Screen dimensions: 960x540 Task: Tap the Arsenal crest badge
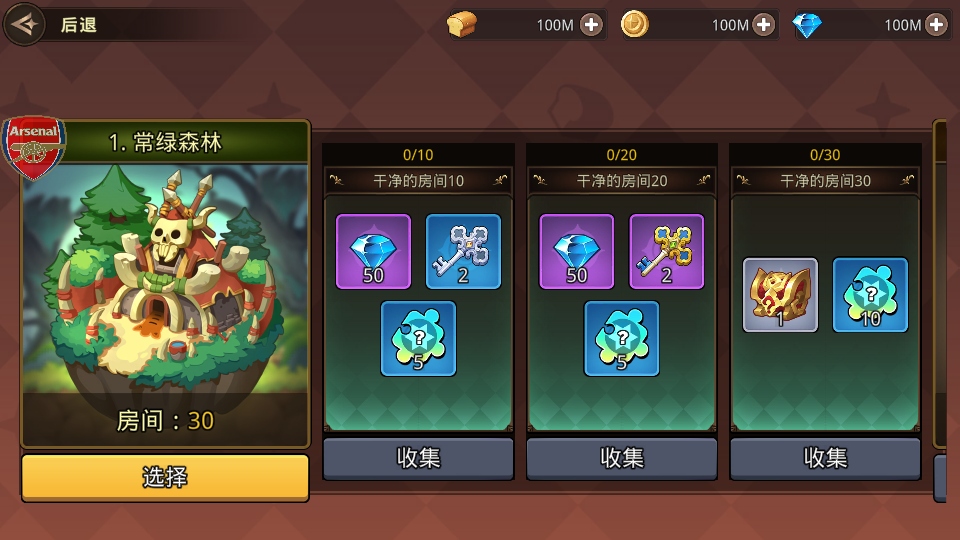[35, 148]
